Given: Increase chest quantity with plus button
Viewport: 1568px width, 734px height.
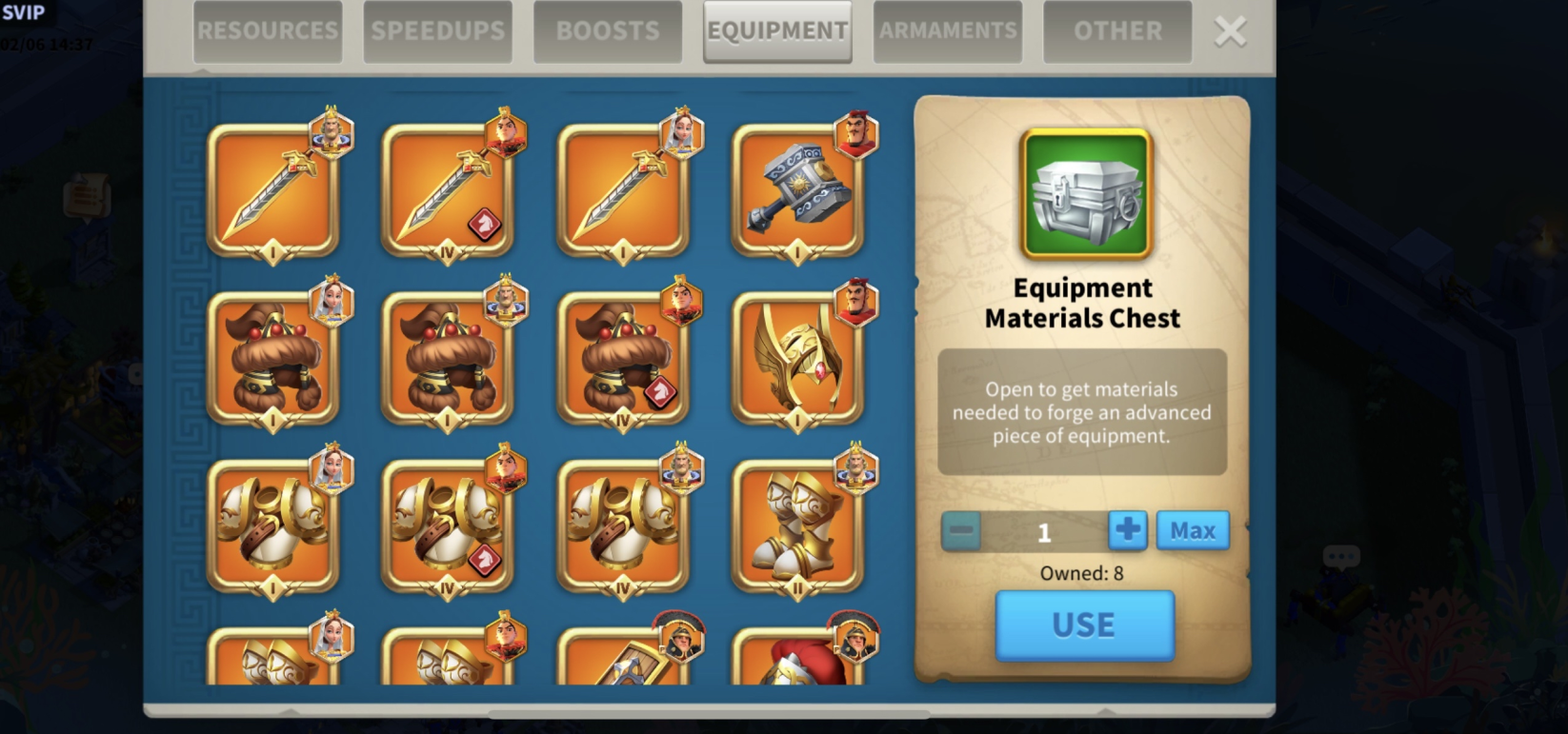Looking at the screenshot, I should pos(1127,530).
